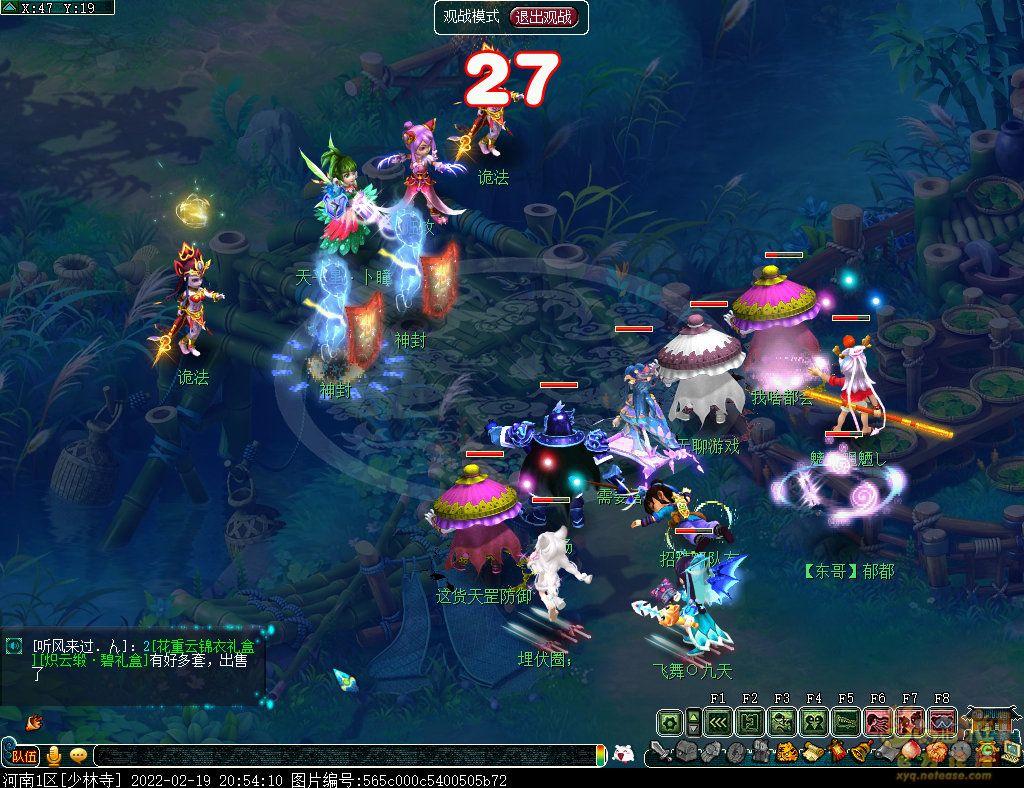Open the scroll icon in the toolbar
This screenshot has width=1024, height=788.
click(810, 752)
